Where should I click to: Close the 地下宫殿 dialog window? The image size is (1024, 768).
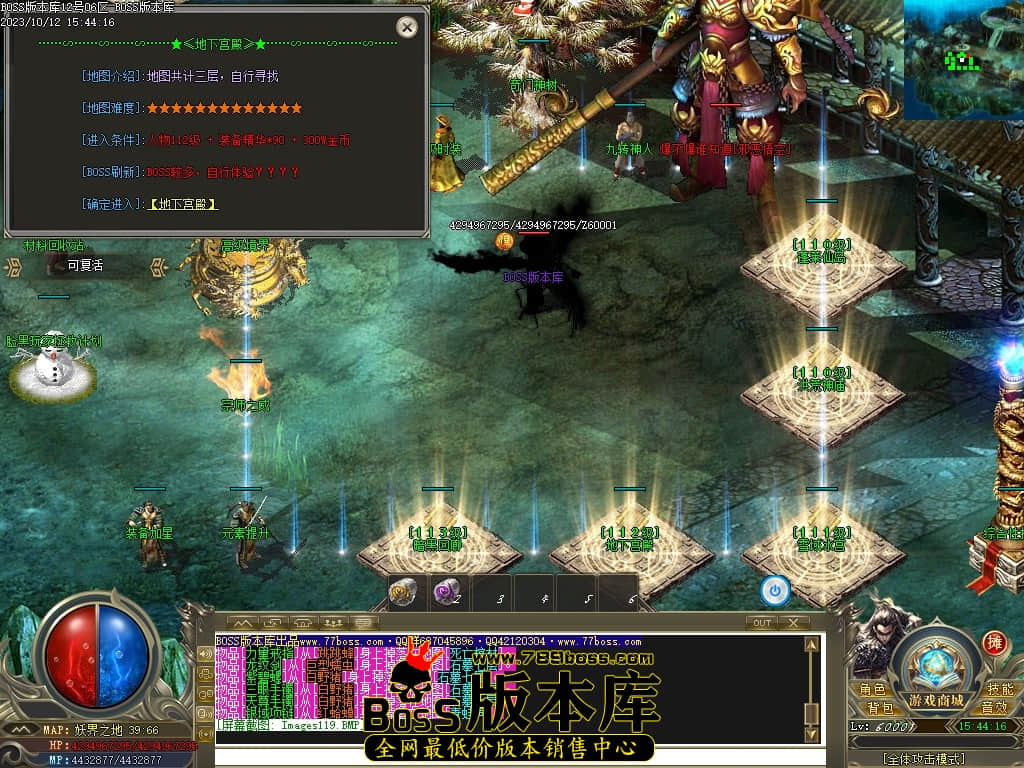[x=406, y=28]
